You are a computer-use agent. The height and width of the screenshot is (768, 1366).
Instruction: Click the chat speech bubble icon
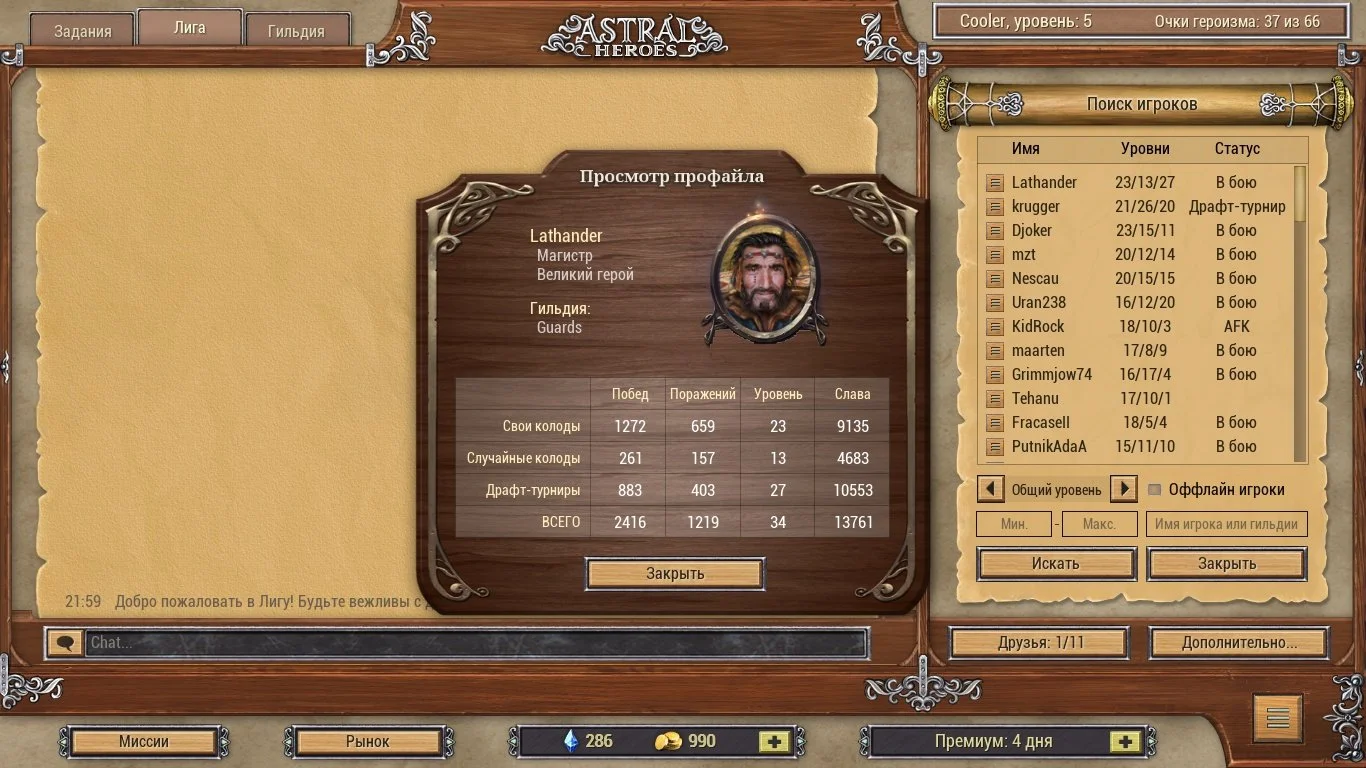click(x=64, y=642)
